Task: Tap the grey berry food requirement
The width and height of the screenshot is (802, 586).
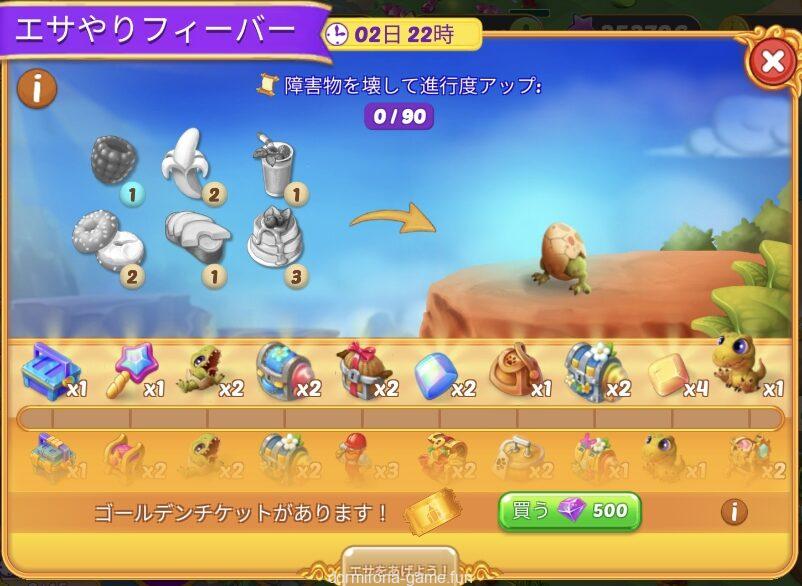Action: click(113, 160)
